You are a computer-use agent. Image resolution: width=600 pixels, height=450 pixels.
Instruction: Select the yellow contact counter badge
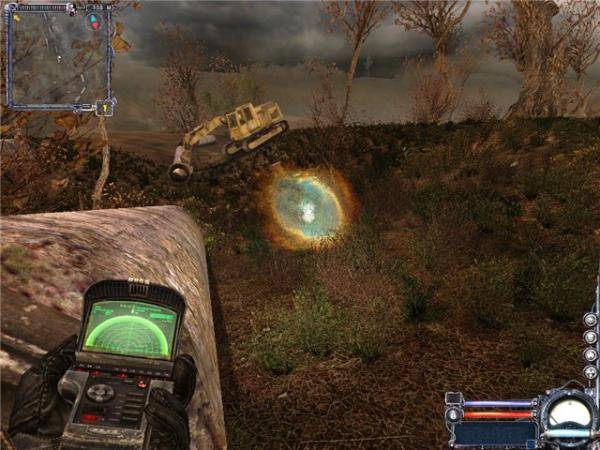pos(103,107)
